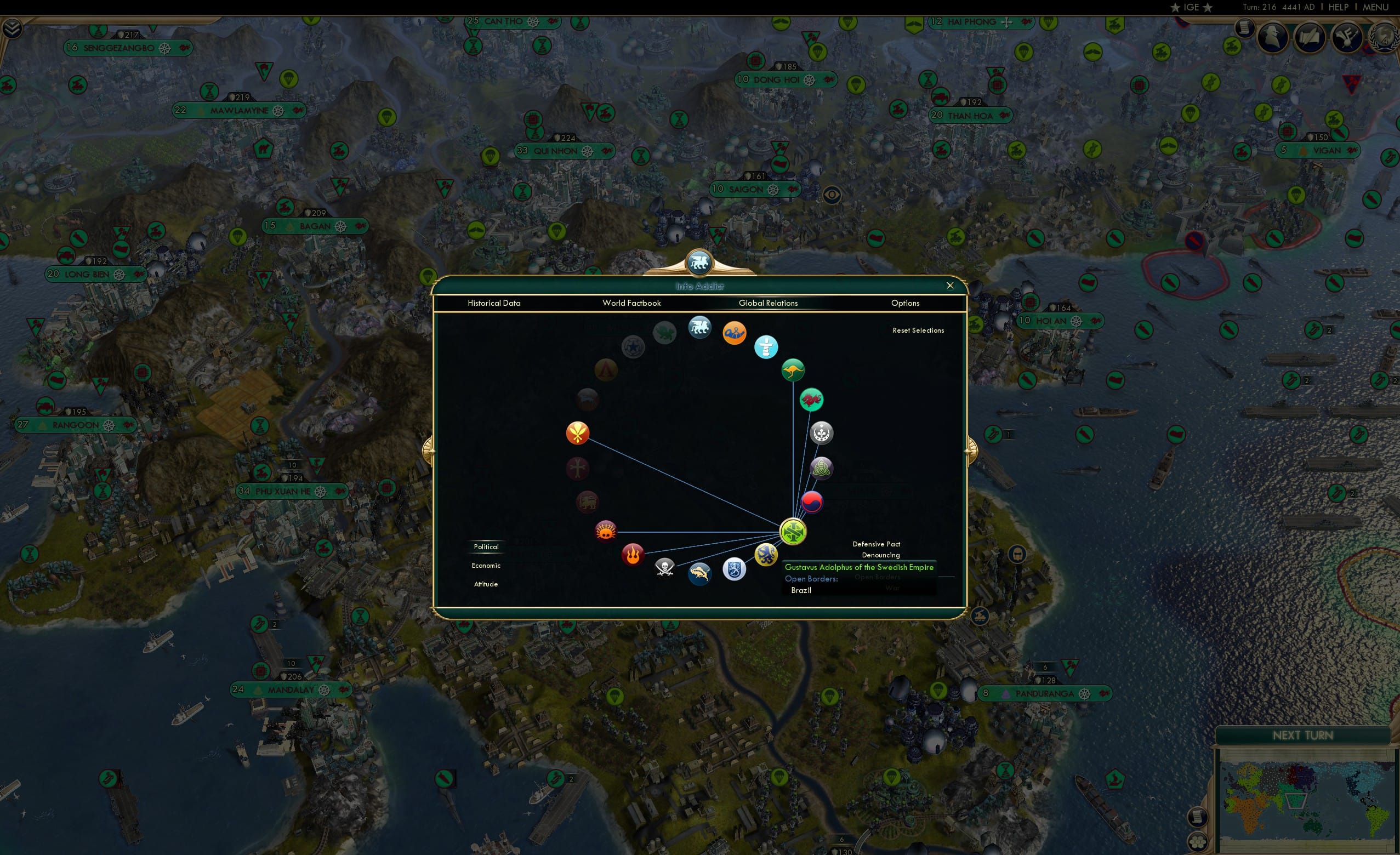Screen dimensions: 1400x855
Task: Toggle the Attitude relations filter
Action: 486,584
